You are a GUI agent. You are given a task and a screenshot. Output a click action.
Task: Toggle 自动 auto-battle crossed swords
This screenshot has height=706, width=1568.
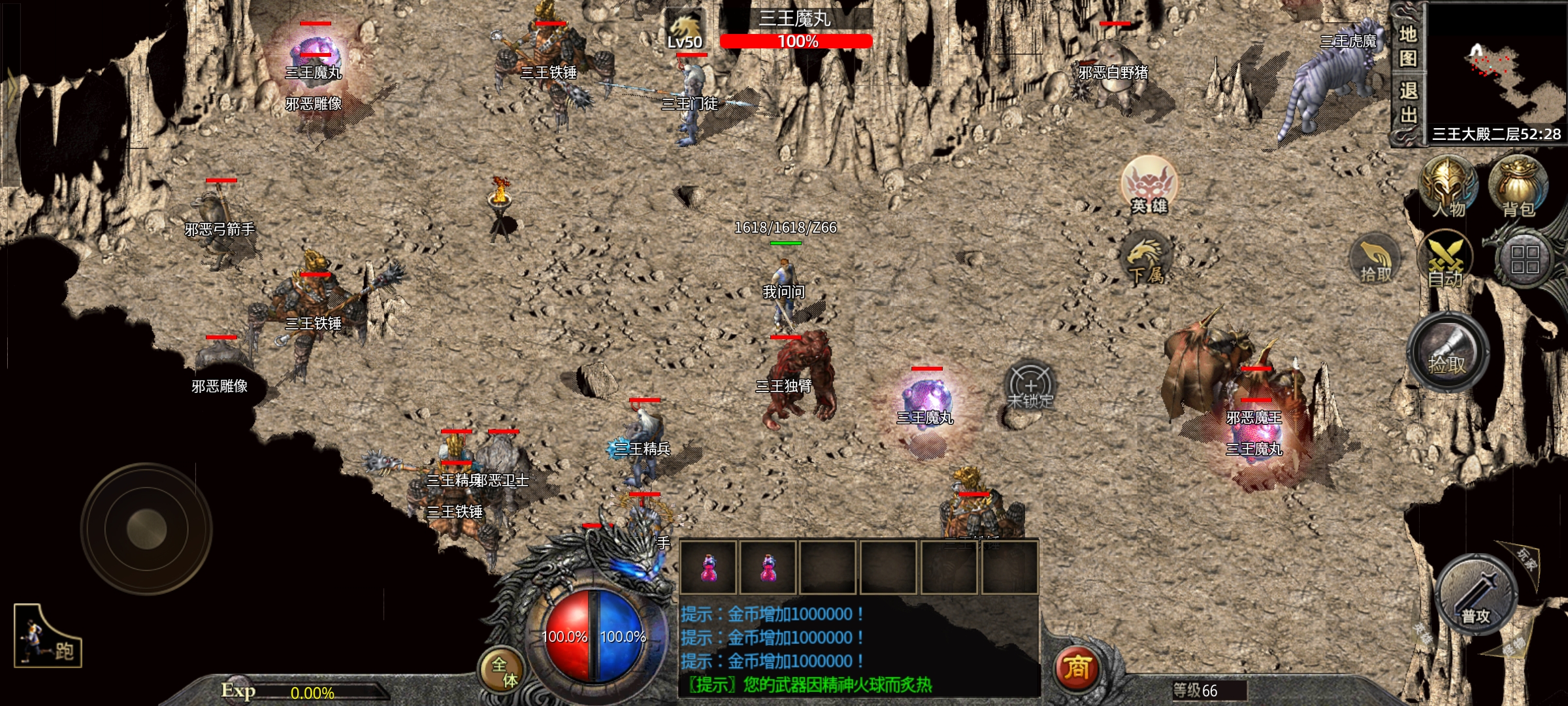click(x=1445, y=261)
